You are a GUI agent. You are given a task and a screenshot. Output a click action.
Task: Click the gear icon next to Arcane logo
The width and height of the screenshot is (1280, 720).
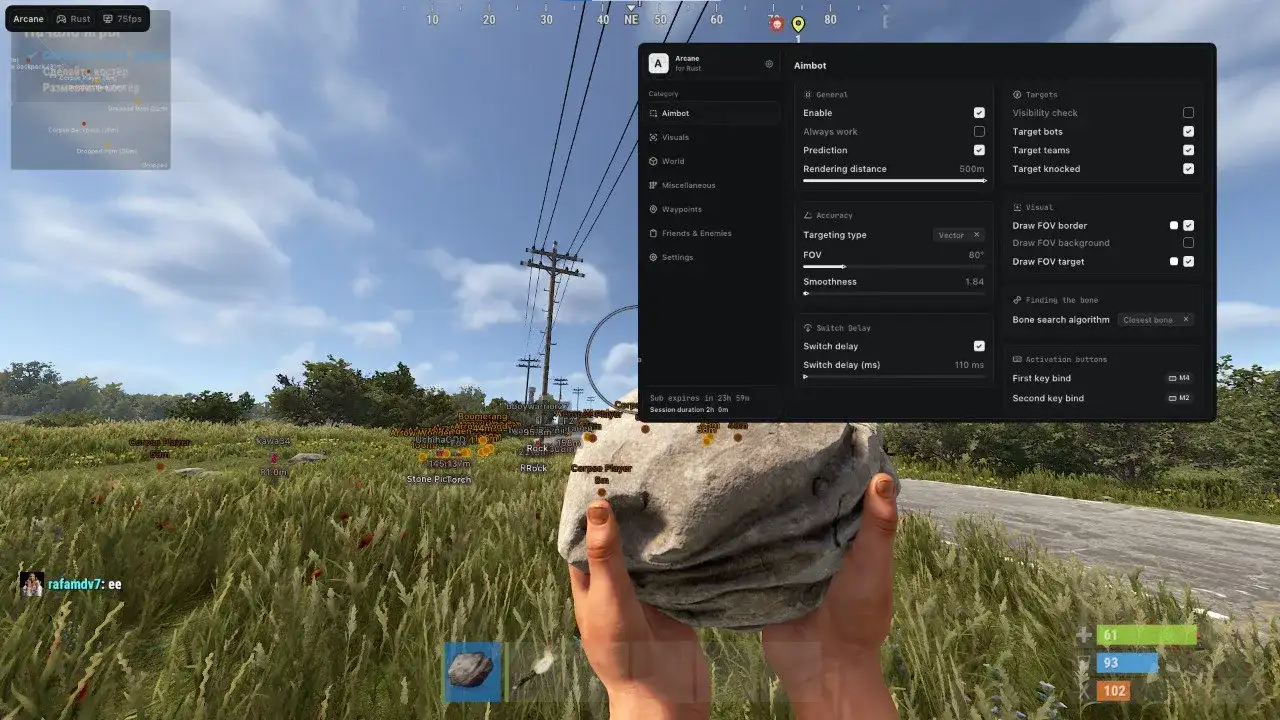[x=769, y=63]
